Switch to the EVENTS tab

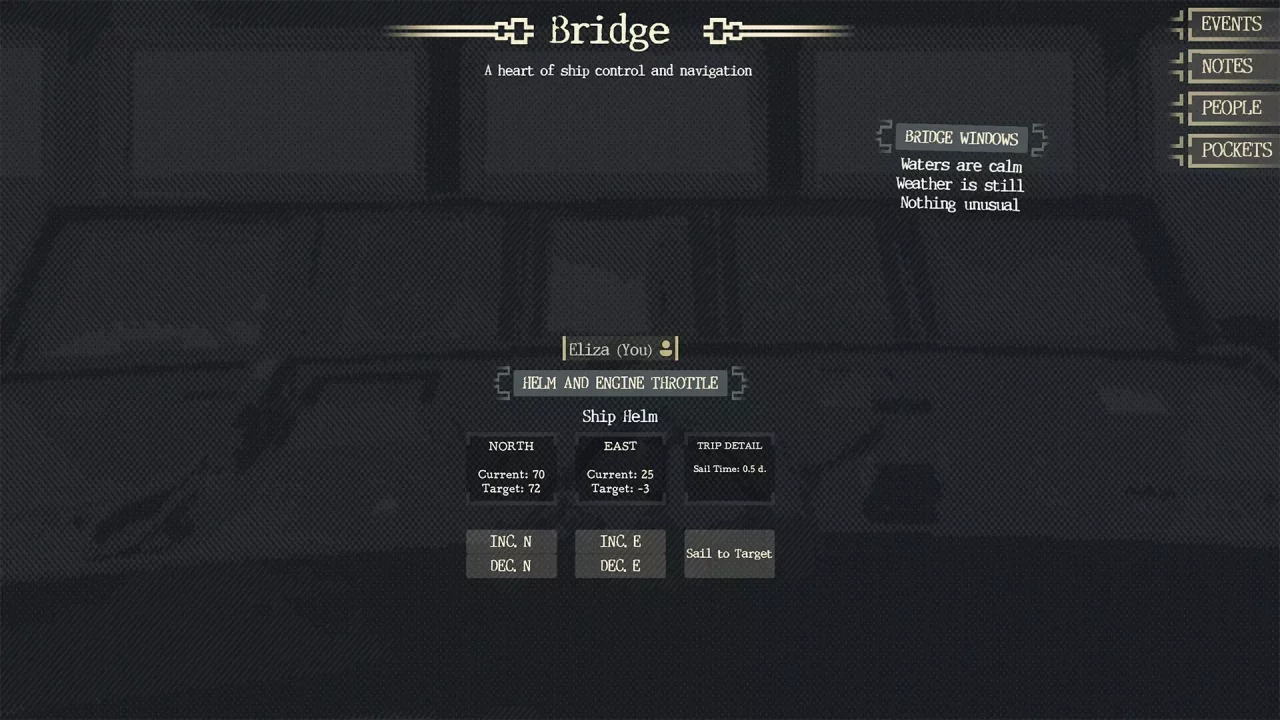pyautogui.click(x=1230, y=23)
